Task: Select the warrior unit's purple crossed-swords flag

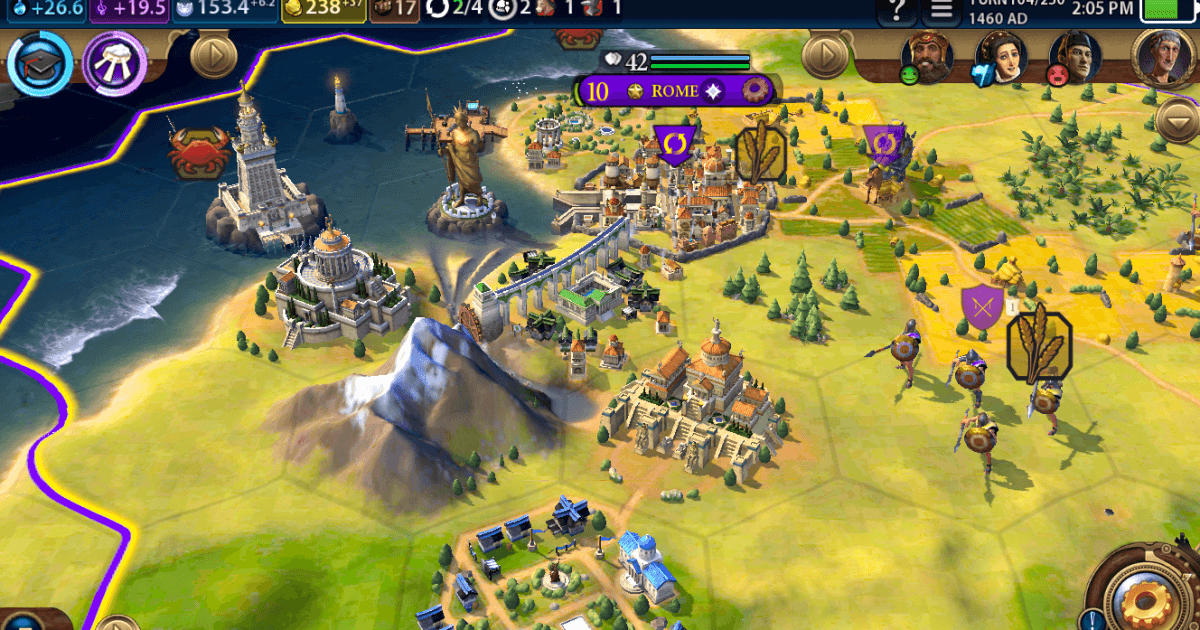Action: 980,307
